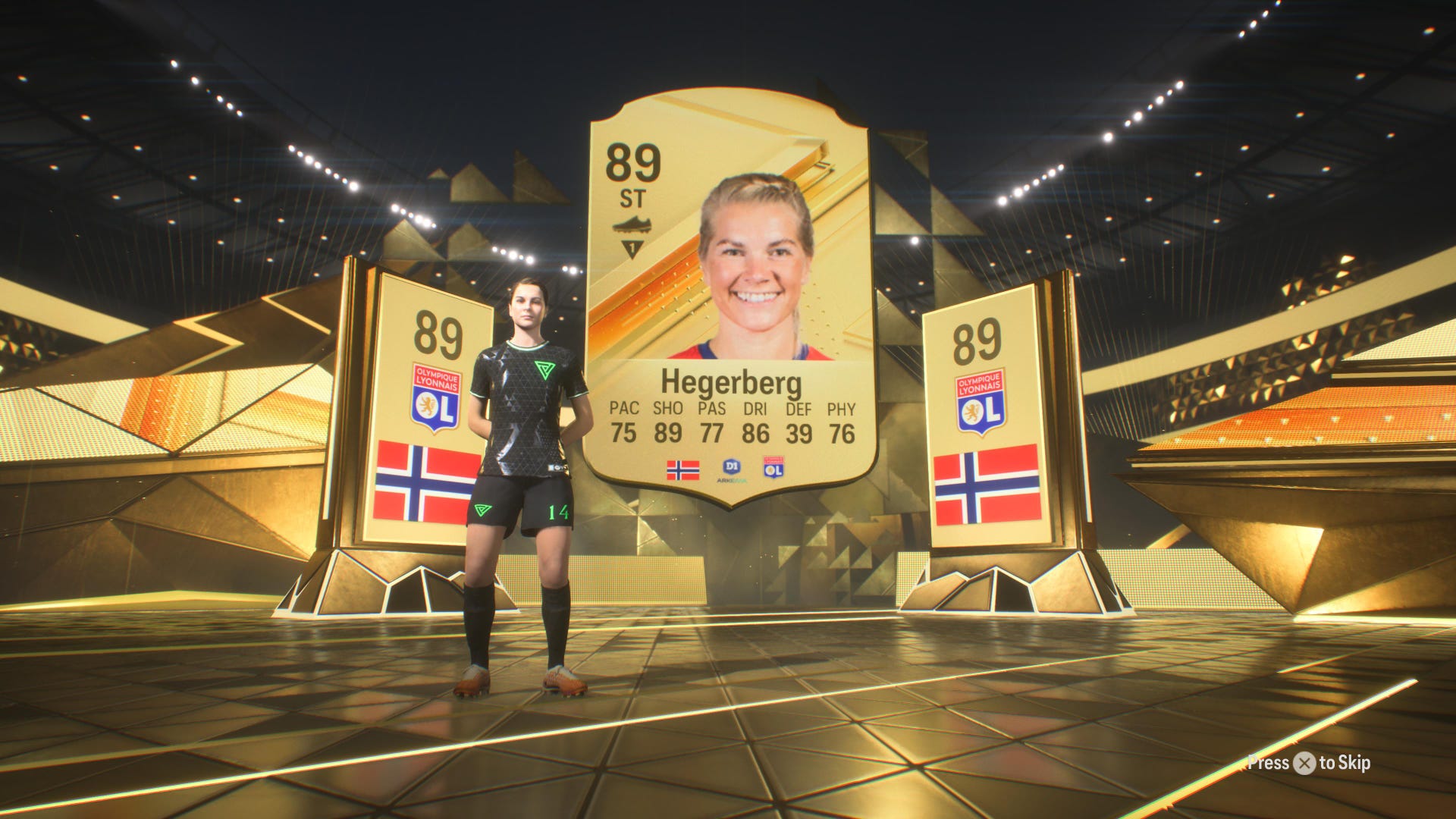Select the boot icon under the ST label
1456x819 pixels.
(x=634, y=224)
